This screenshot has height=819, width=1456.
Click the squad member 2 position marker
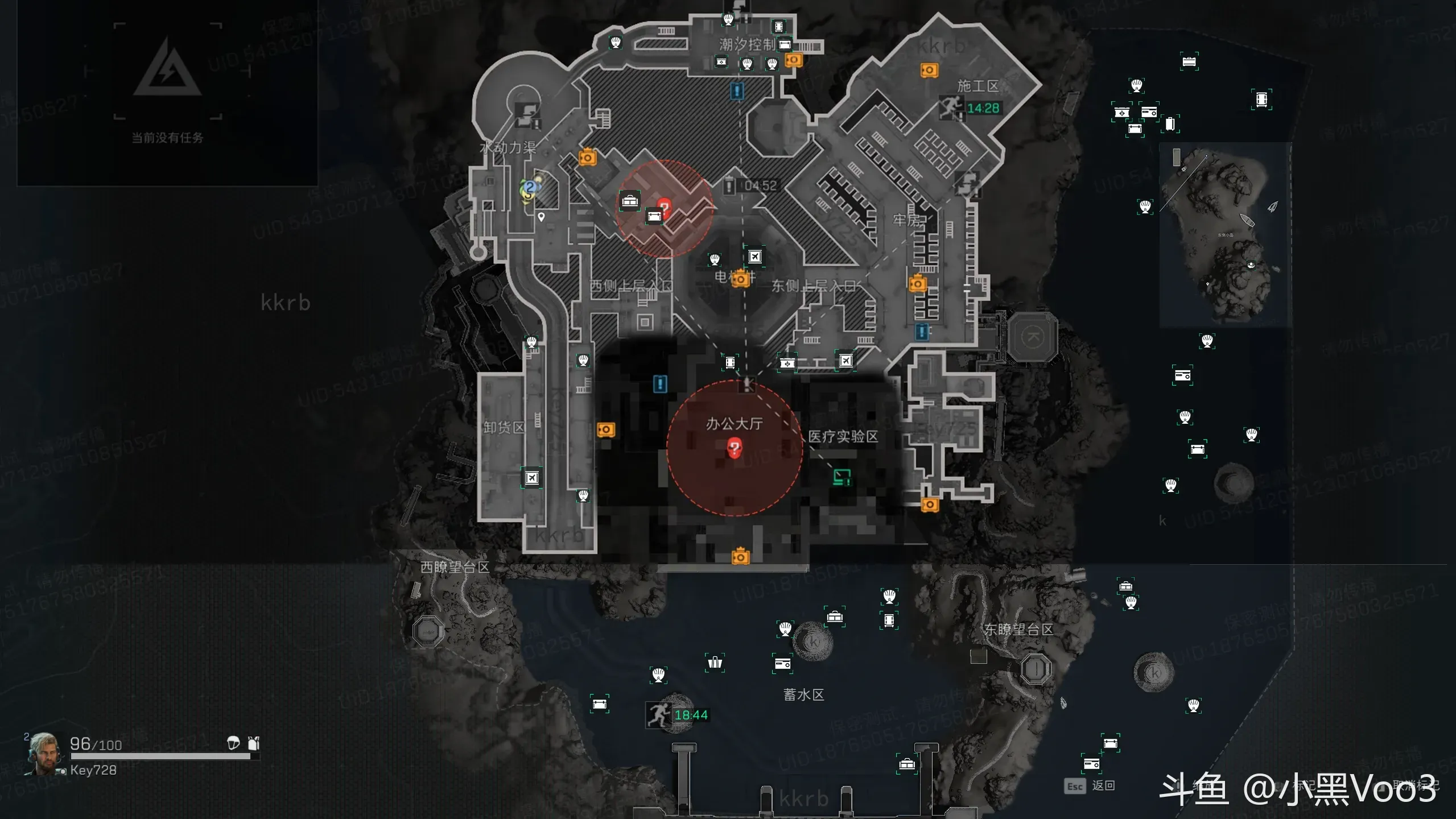[x=530, y=187]
